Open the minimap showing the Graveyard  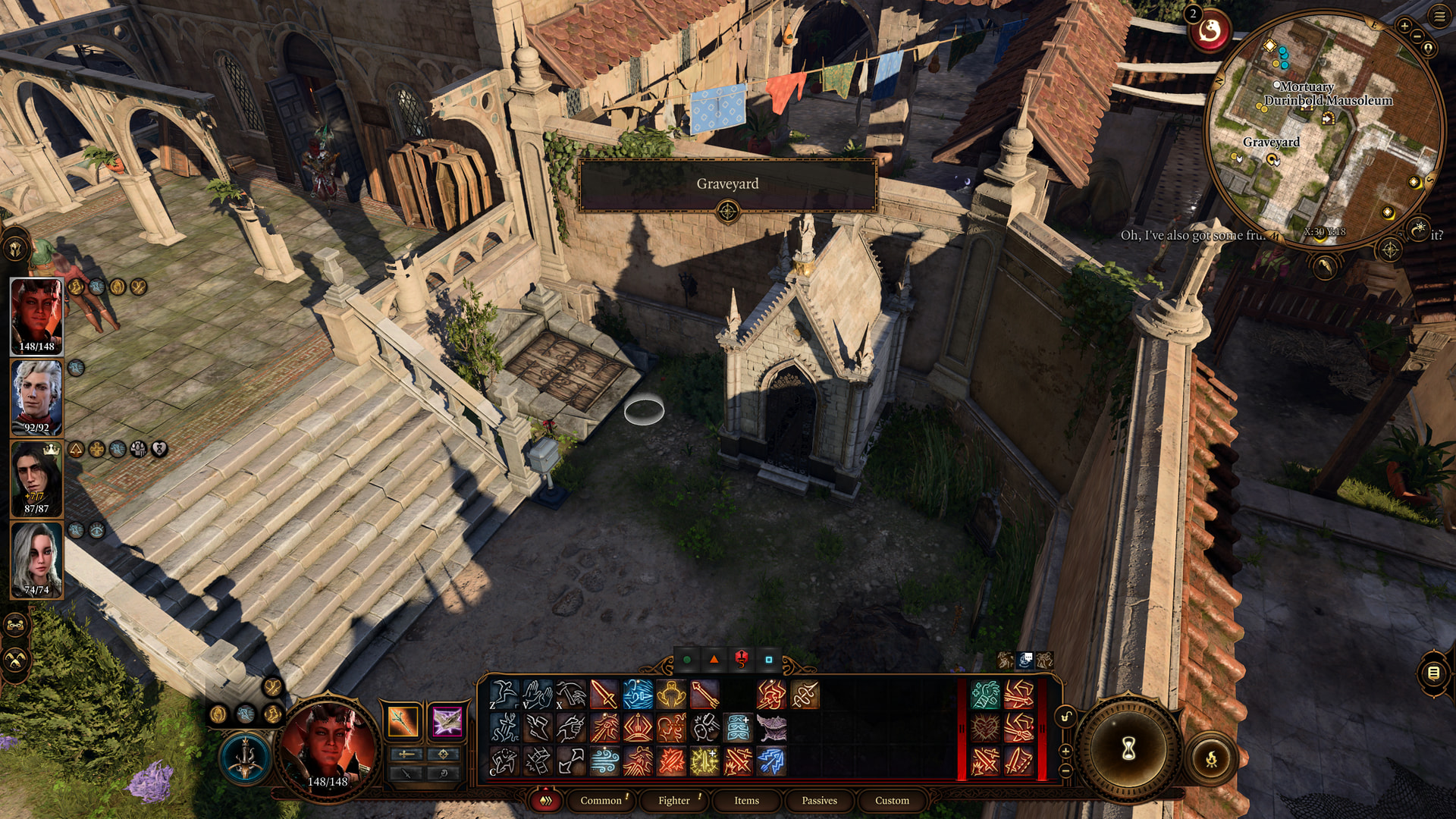point(1323,129)
